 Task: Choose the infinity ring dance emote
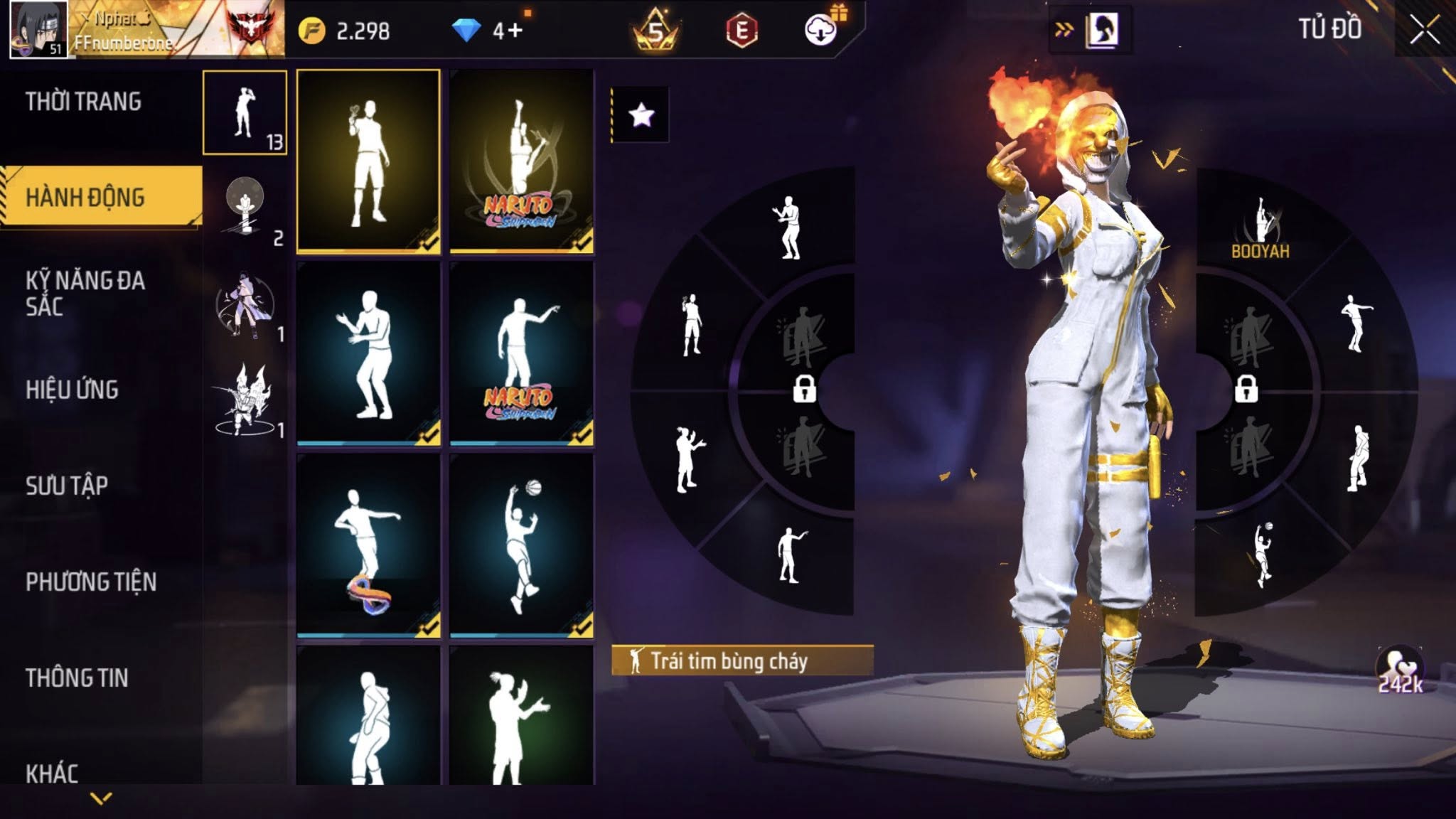[368, 545]
